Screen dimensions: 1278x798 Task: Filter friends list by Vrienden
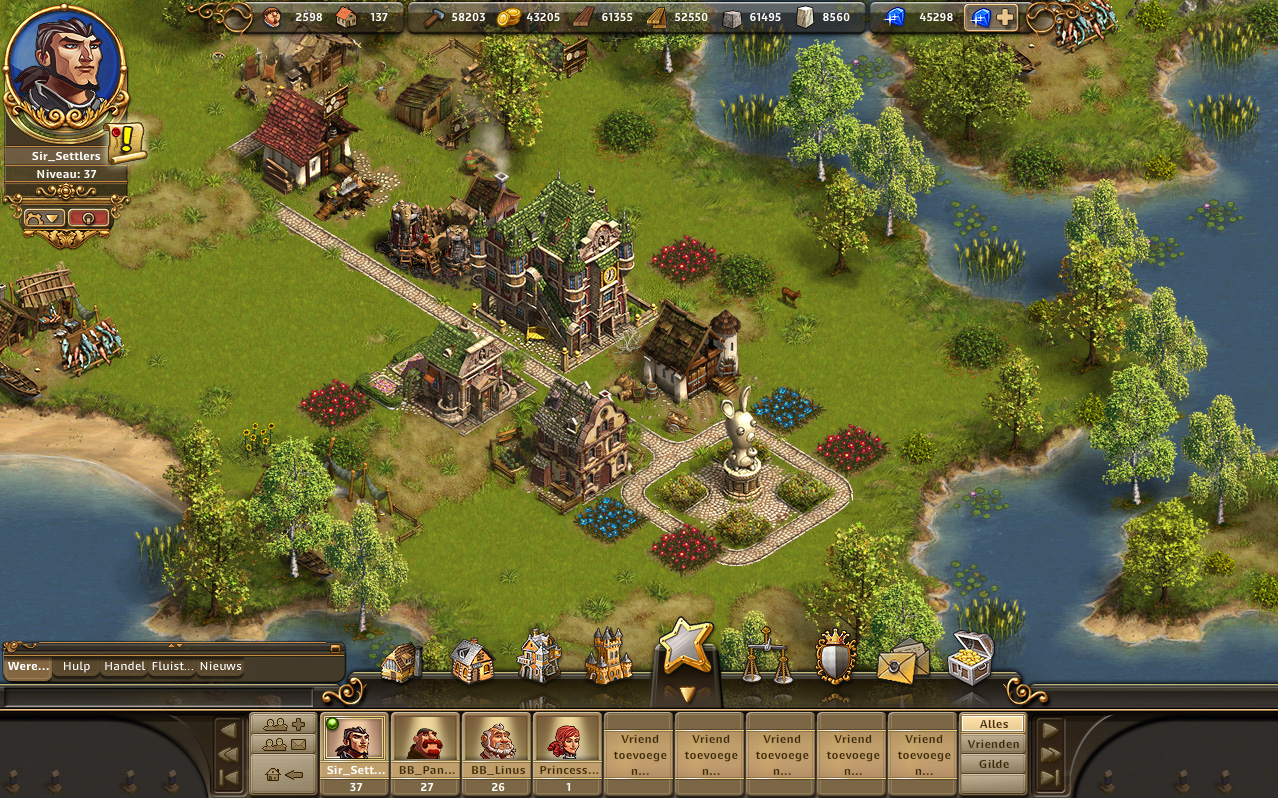tap(993, 744)
